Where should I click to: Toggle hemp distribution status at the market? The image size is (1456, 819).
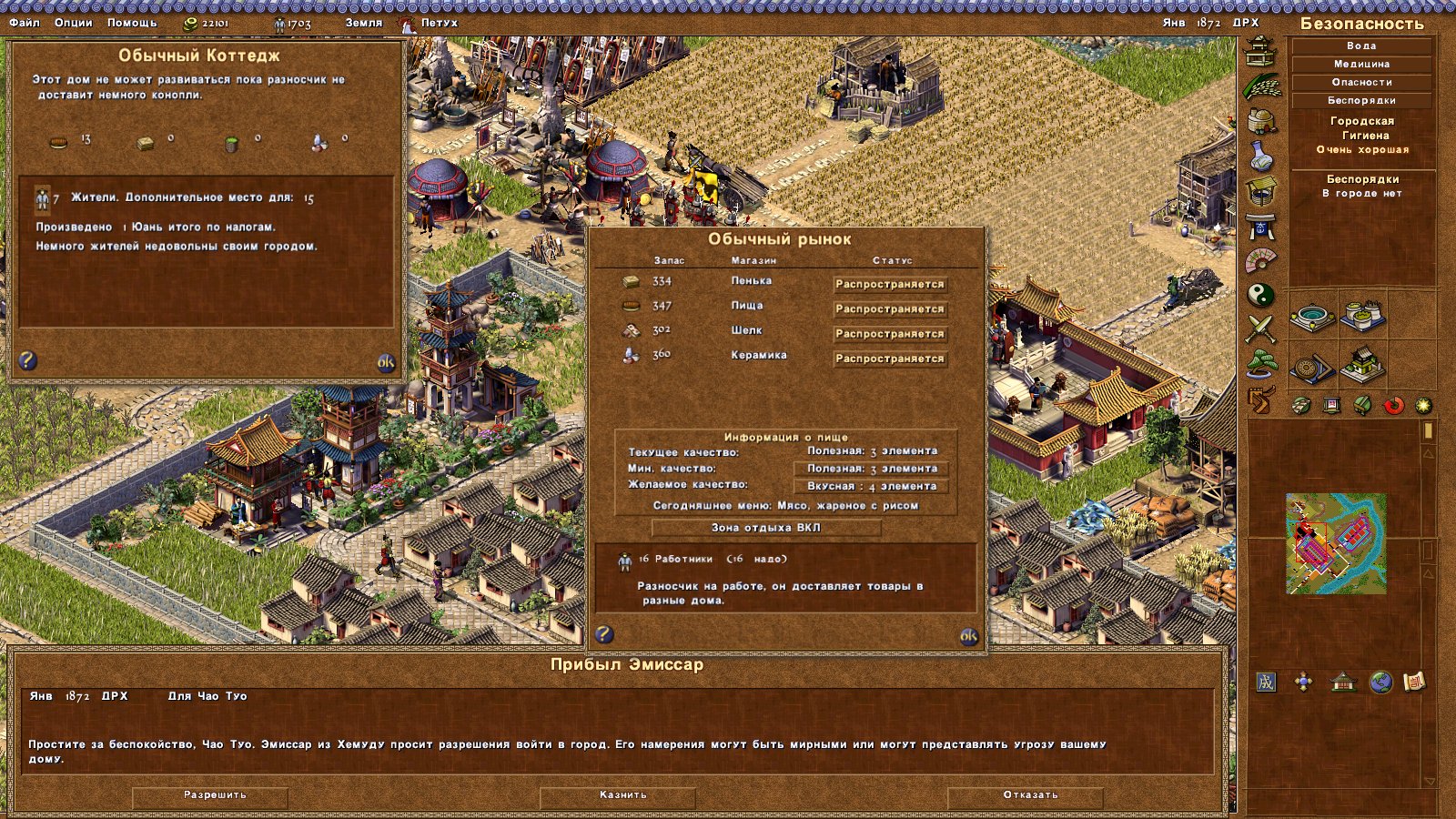tap(889, 285)
